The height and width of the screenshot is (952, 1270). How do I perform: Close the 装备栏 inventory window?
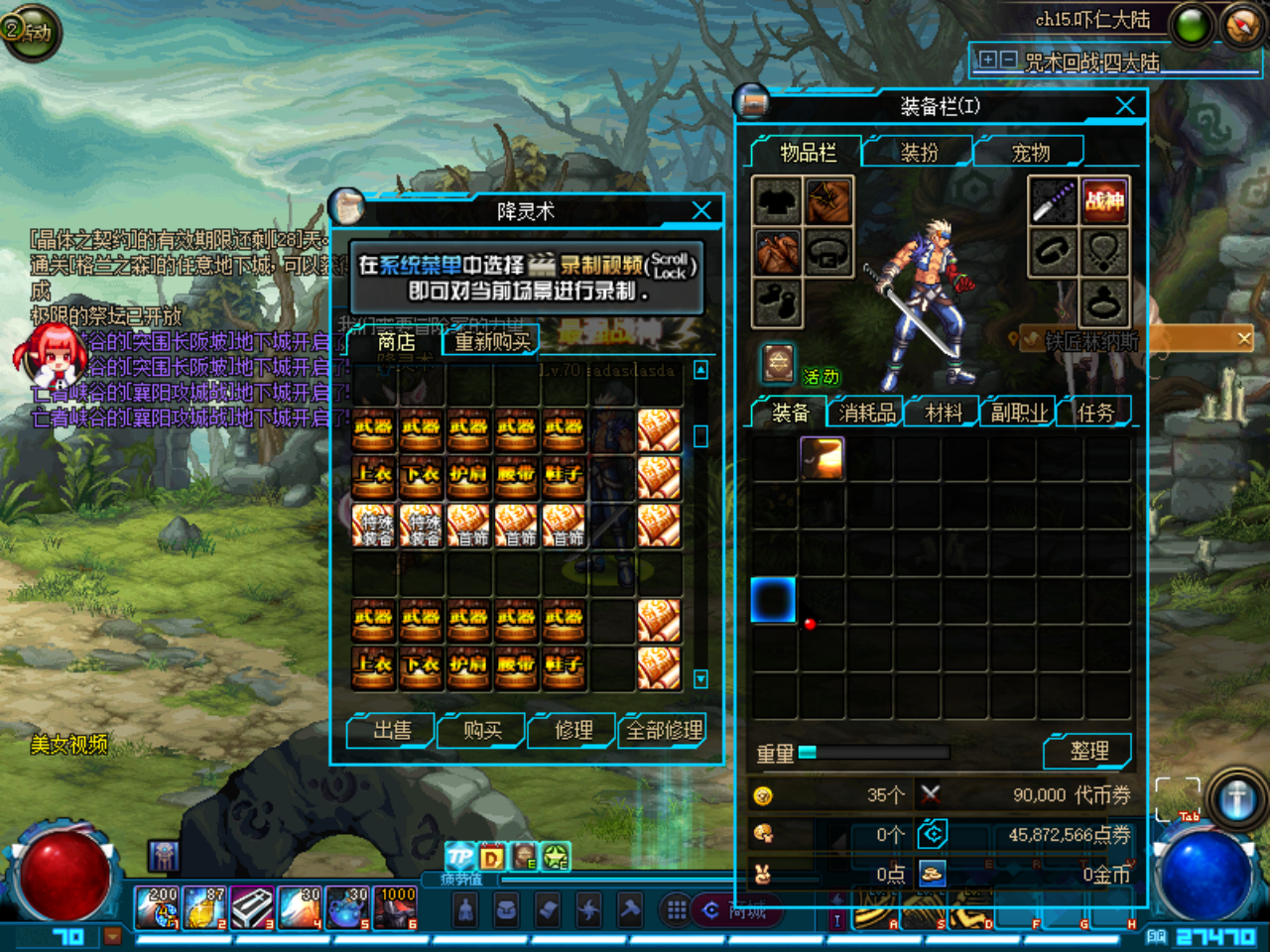click(1125, 106)
